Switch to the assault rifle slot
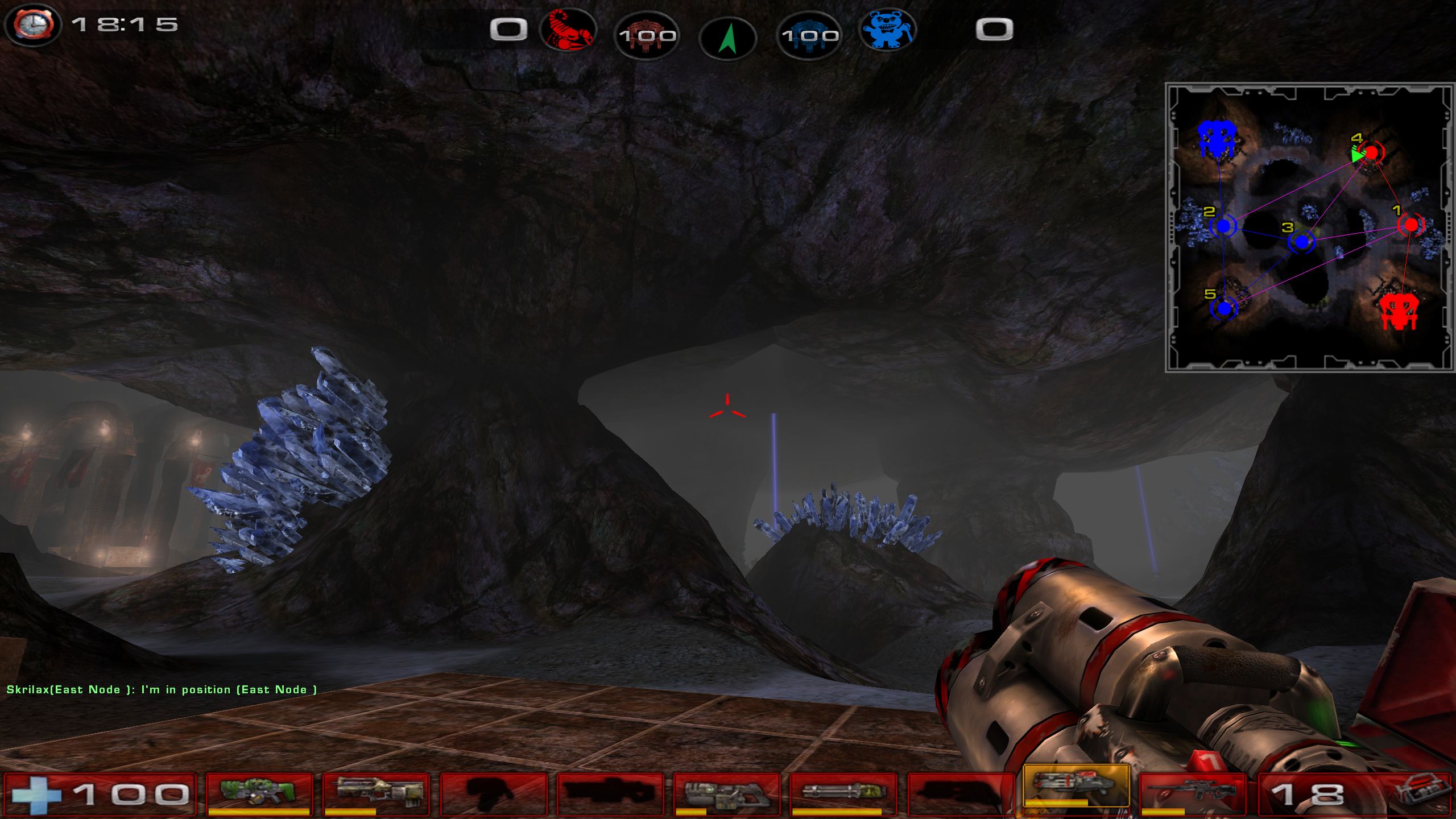Image resolution: width=1456 pixels, height=819 pixels. [377, 793]
